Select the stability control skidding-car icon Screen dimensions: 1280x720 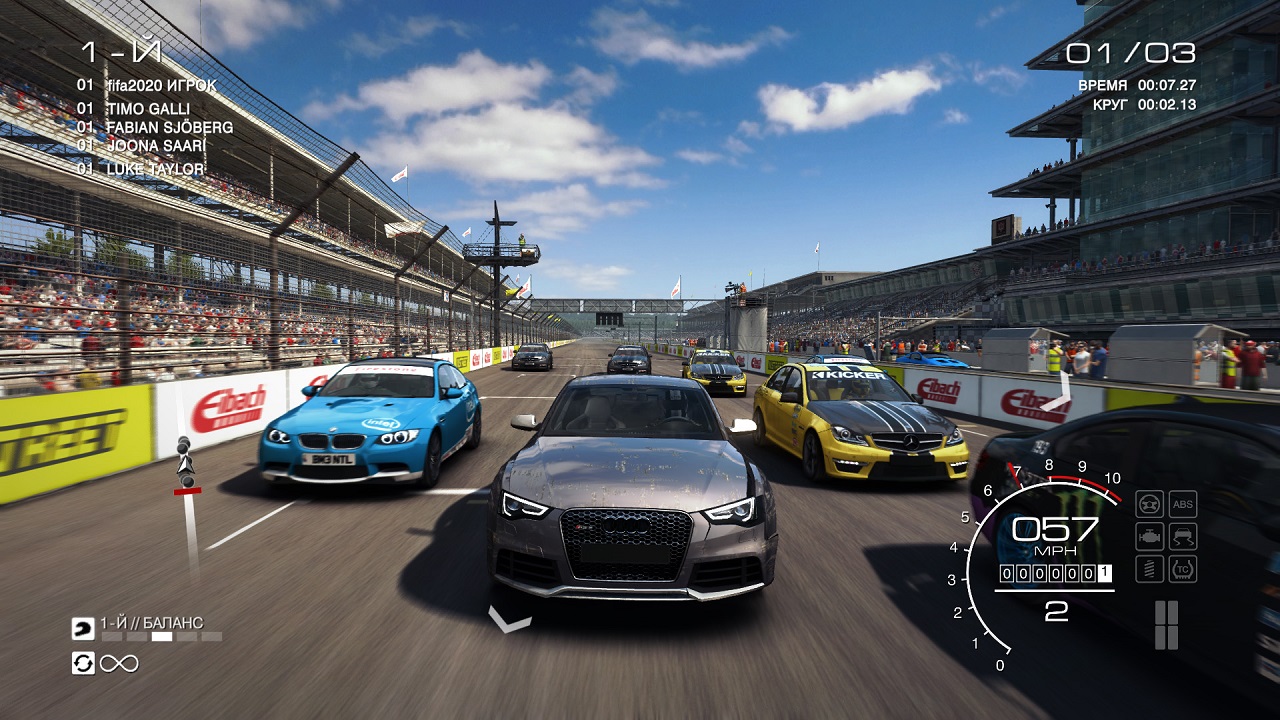pyautogui.click(x=1183, y=537)
